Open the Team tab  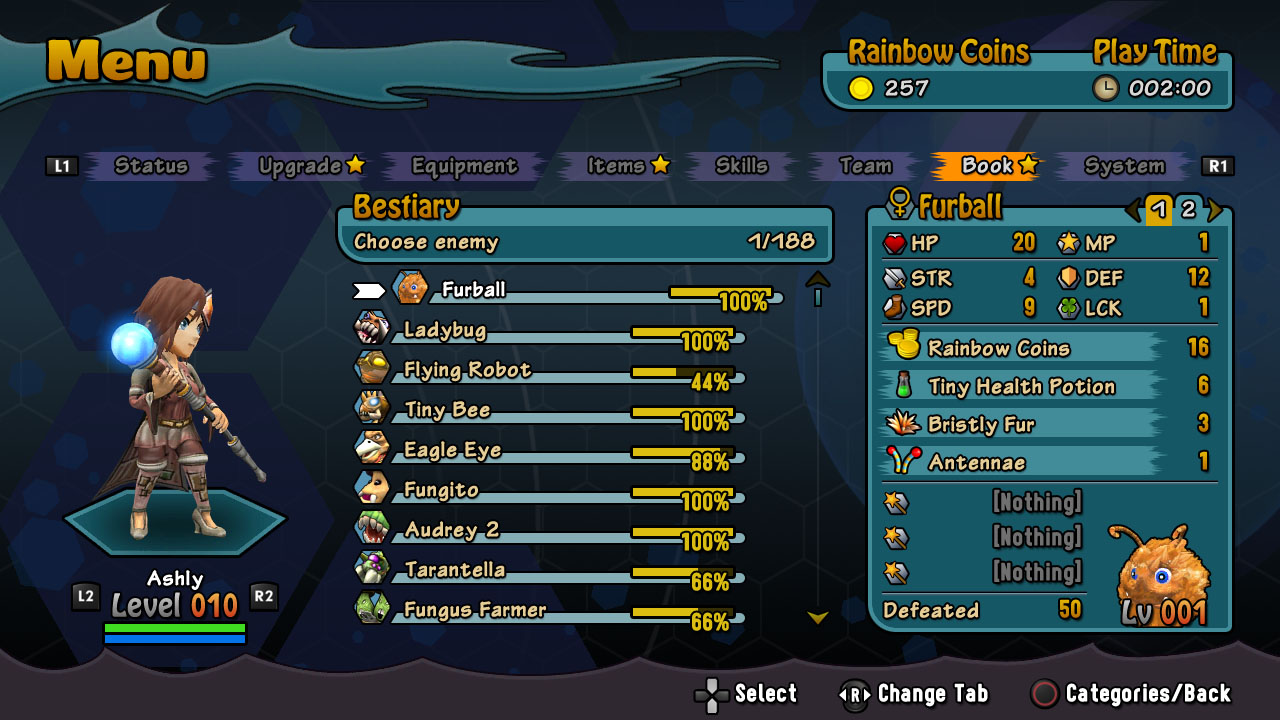pyautogui.click(x=865, y=166)
